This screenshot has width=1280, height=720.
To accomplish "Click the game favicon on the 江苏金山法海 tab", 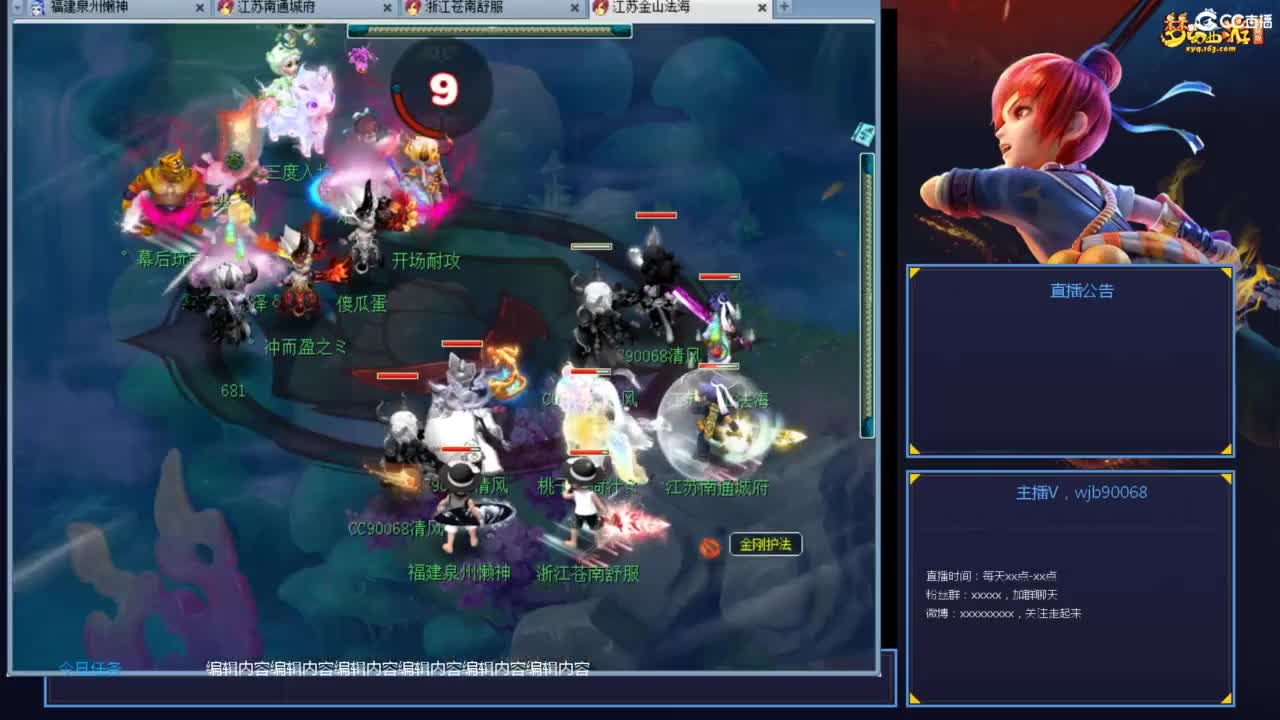I will (600, 8).
